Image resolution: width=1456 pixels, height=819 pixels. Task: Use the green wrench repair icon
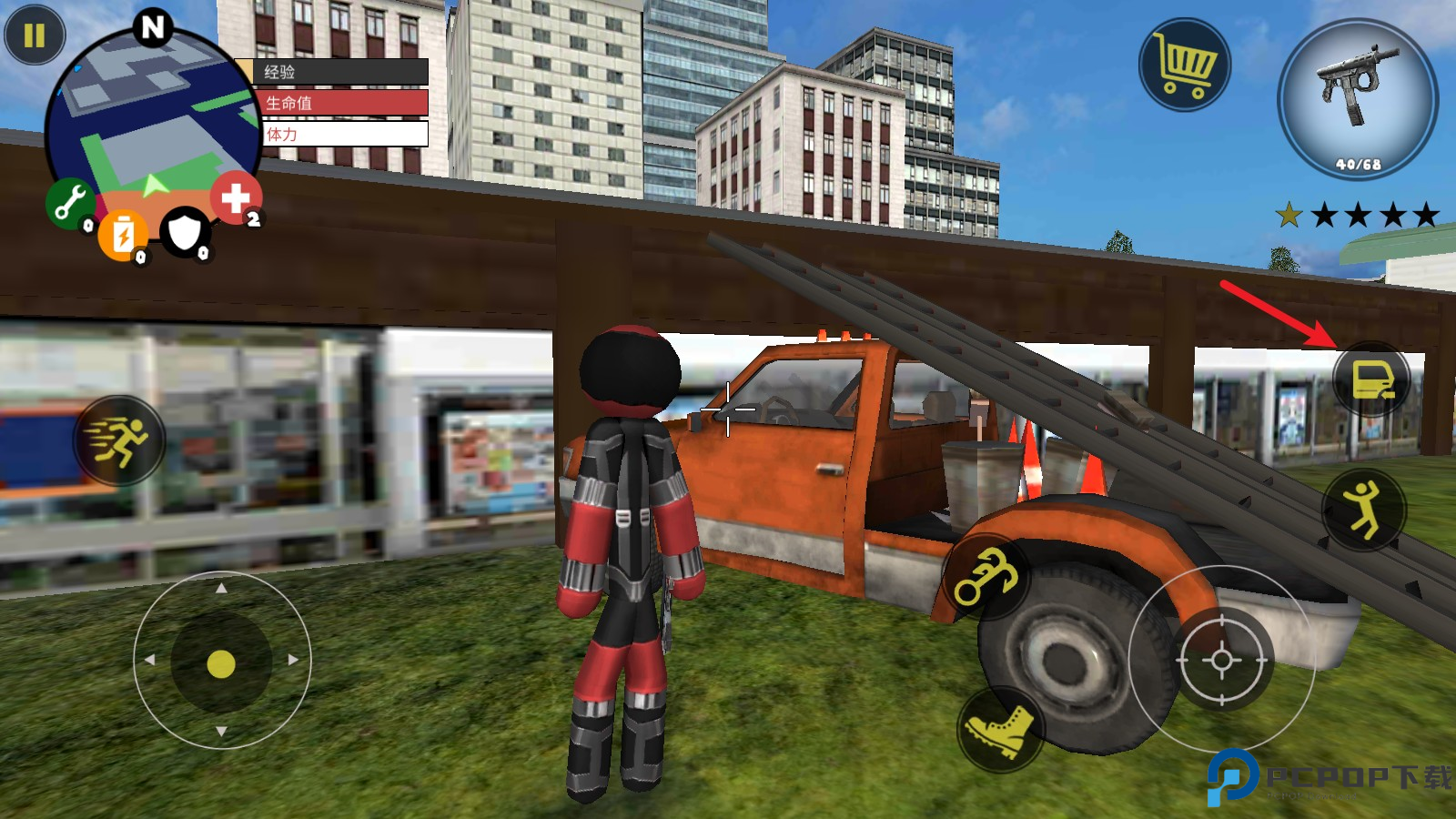[69, 202]
